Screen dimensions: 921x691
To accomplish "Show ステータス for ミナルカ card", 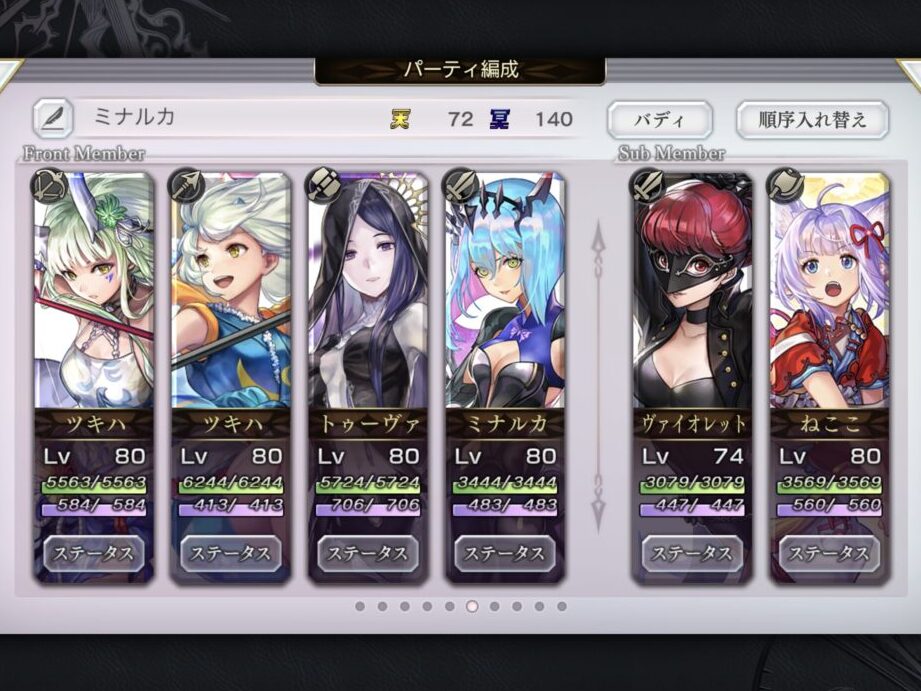I will 505,553.
